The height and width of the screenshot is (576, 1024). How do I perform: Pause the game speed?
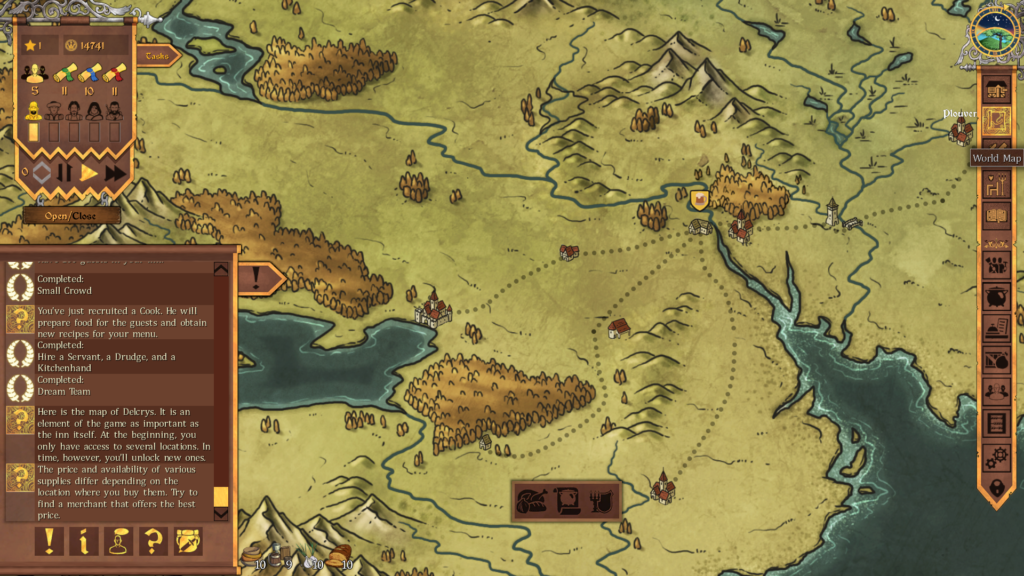tap(65, 173)
